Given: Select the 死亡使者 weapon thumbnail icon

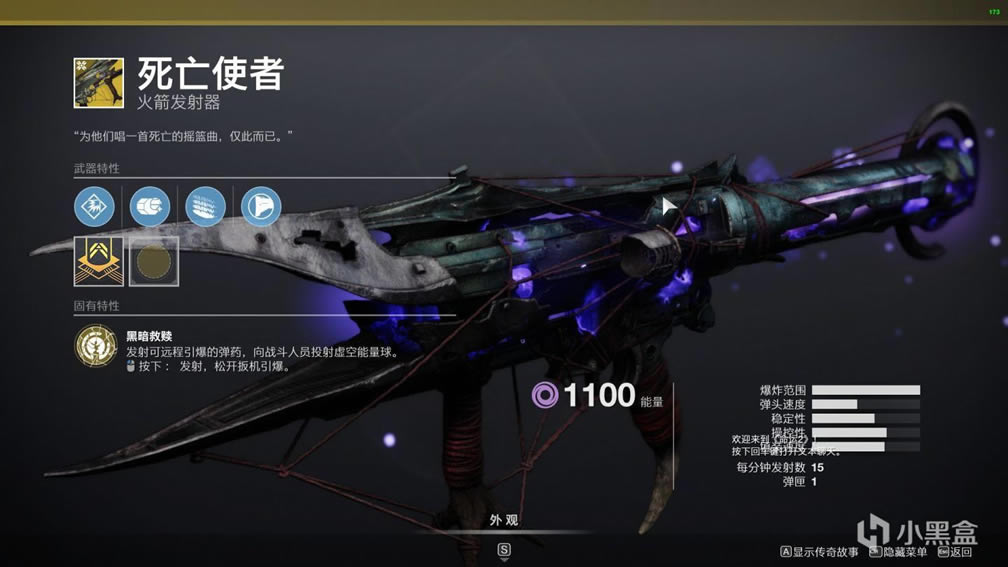Looking at the screenshot, I should tap(98, 83).
